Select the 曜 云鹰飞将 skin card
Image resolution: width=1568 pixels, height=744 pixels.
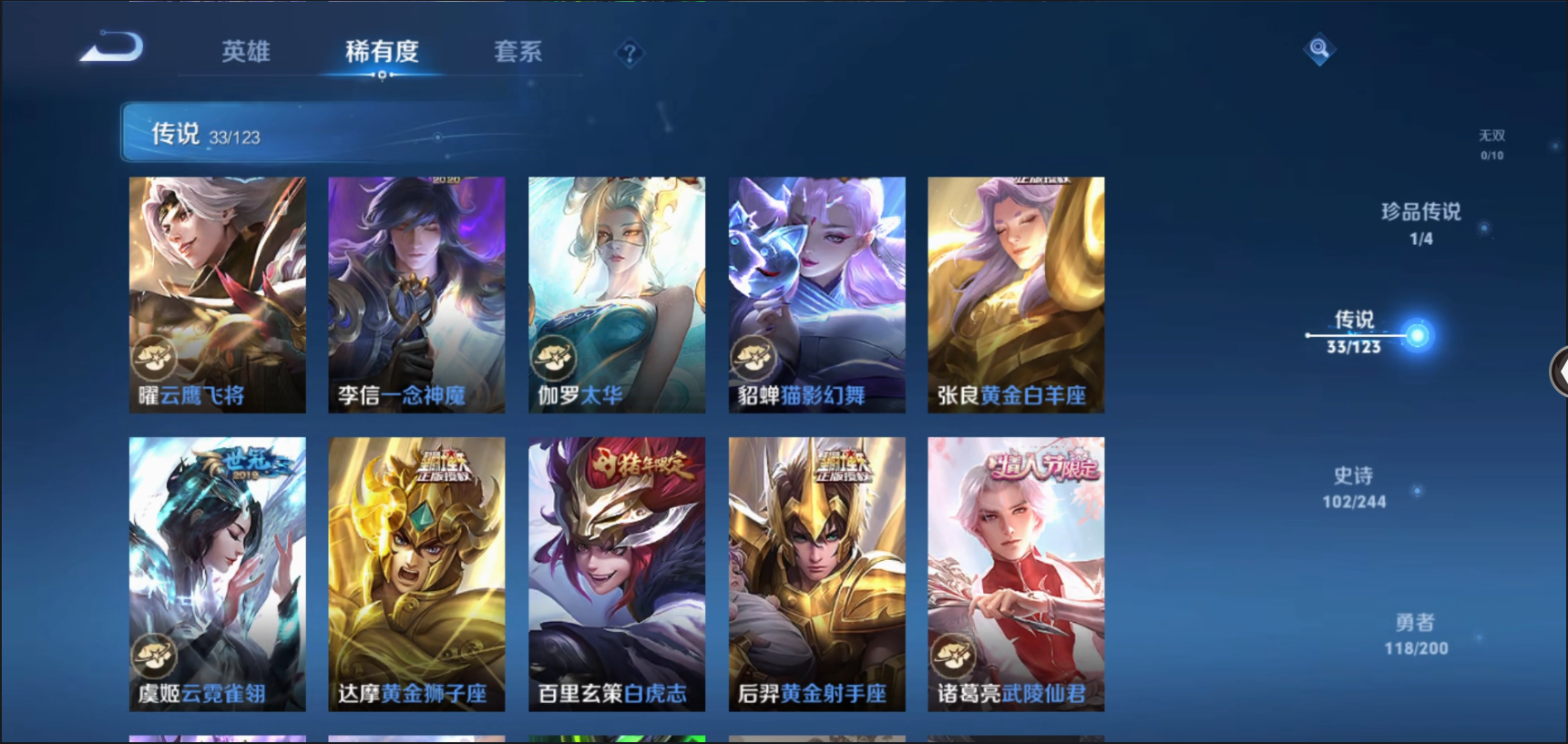pyautogui.click(x=217, y=294)
